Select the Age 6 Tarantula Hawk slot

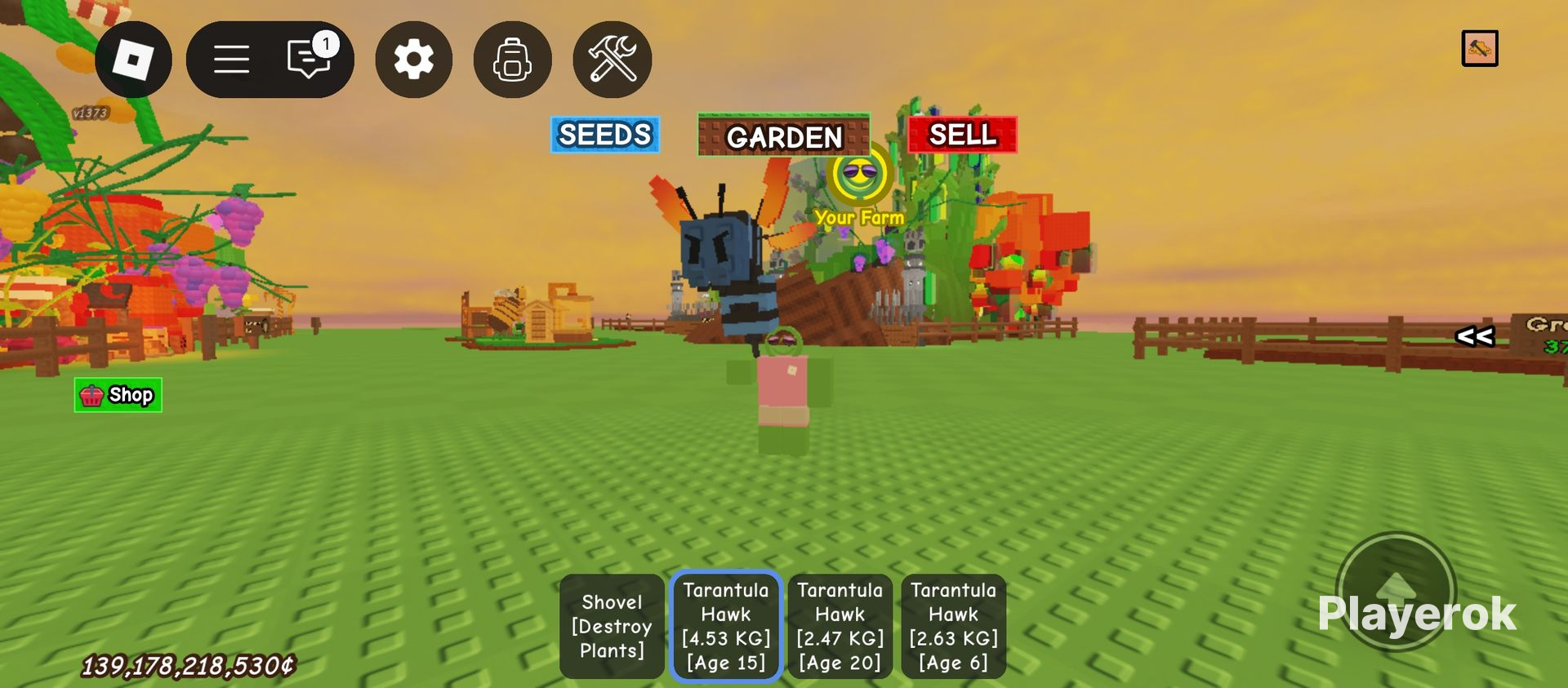point(953,625)
